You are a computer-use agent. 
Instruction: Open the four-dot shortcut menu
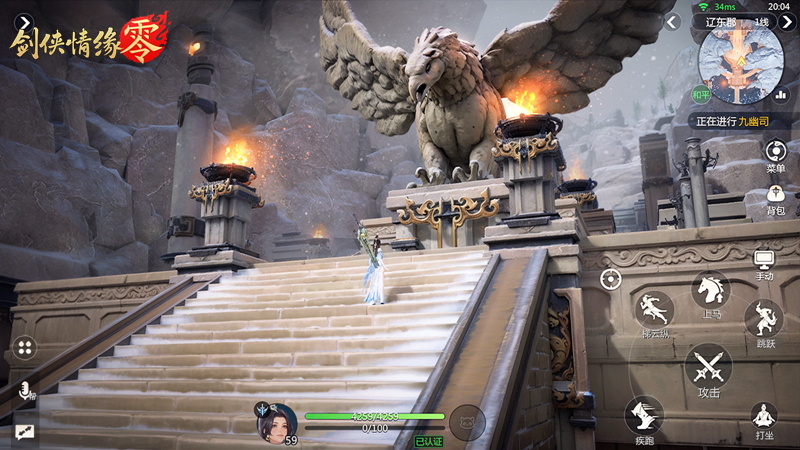pos(25,347)
